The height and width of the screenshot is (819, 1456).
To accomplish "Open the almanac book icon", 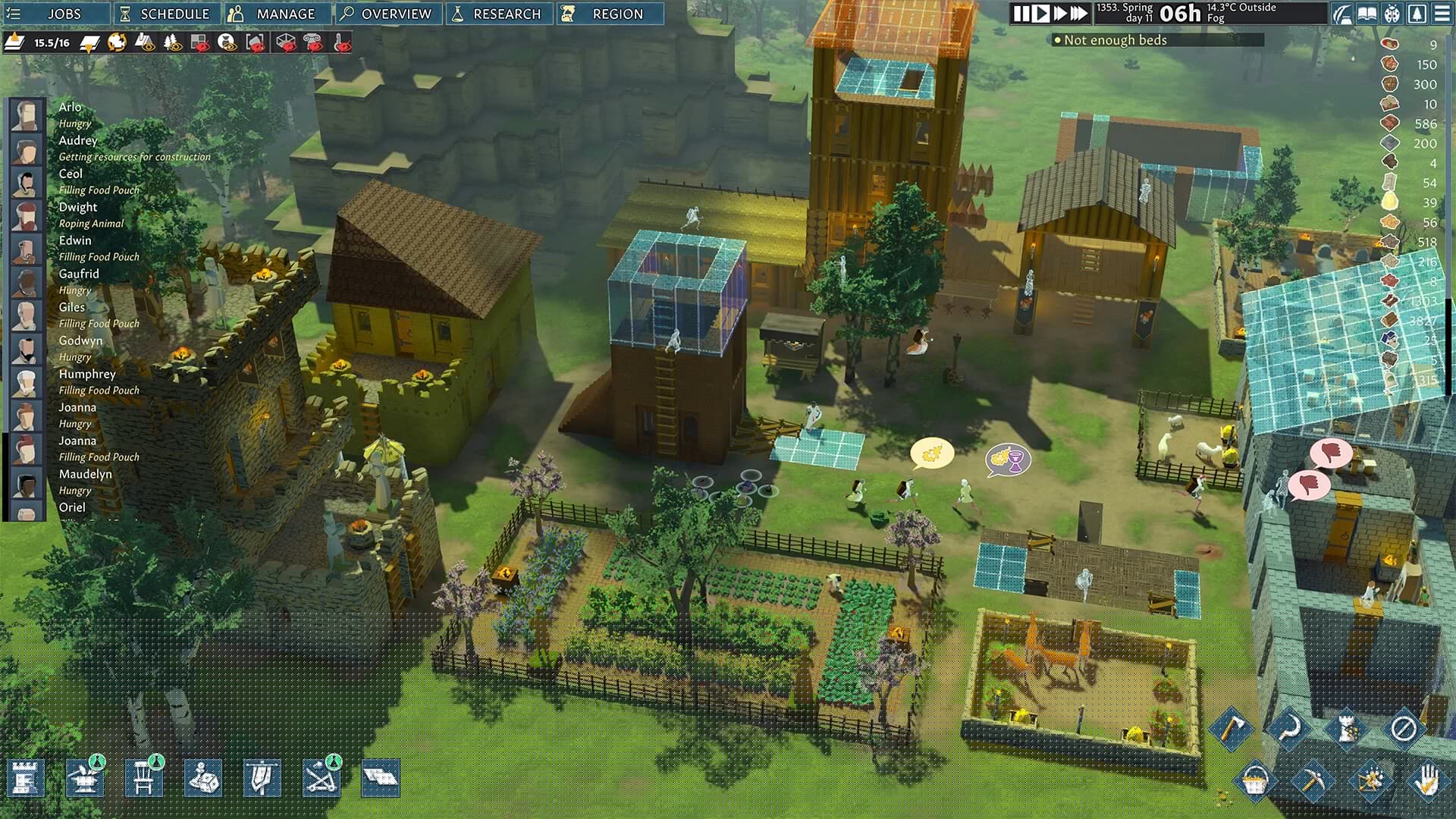I will 1367,14.
